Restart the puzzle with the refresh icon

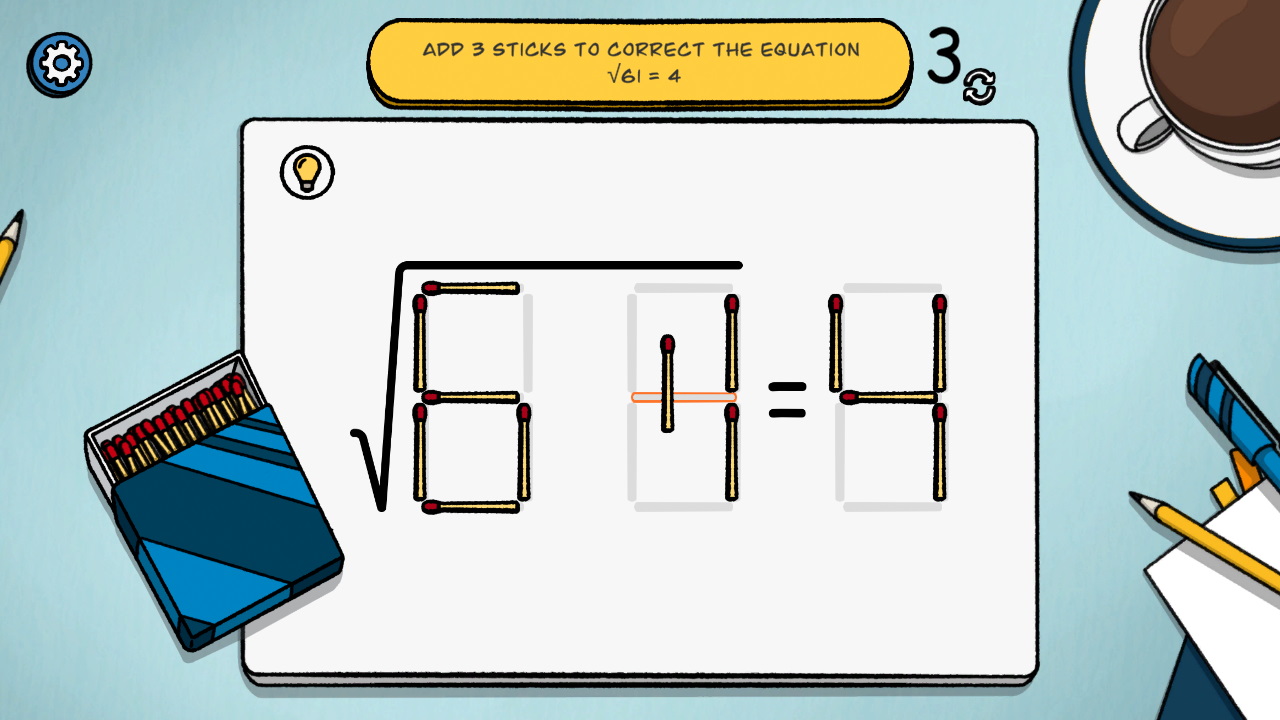978,90
